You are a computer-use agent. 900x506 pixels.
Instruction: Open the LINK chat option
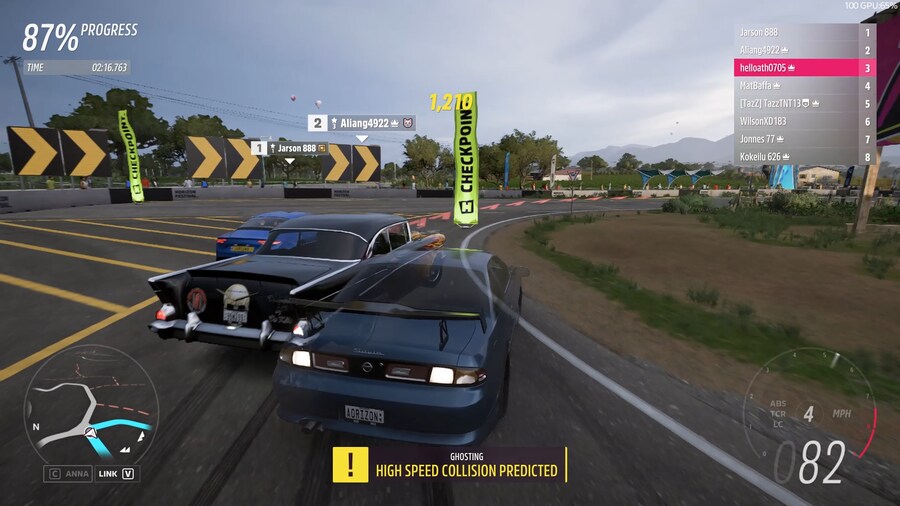point(116,474)
